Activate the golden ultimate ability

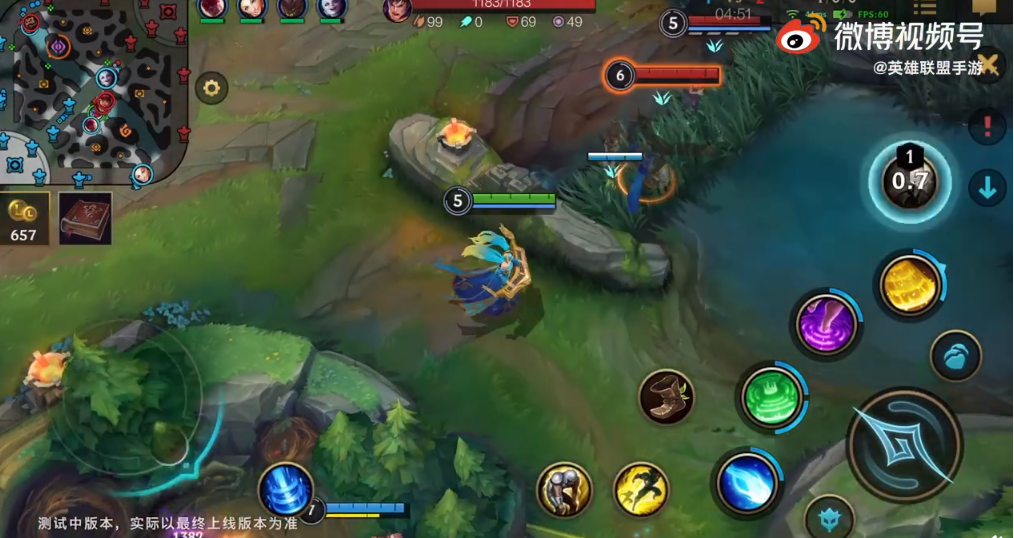pos(909,286)
